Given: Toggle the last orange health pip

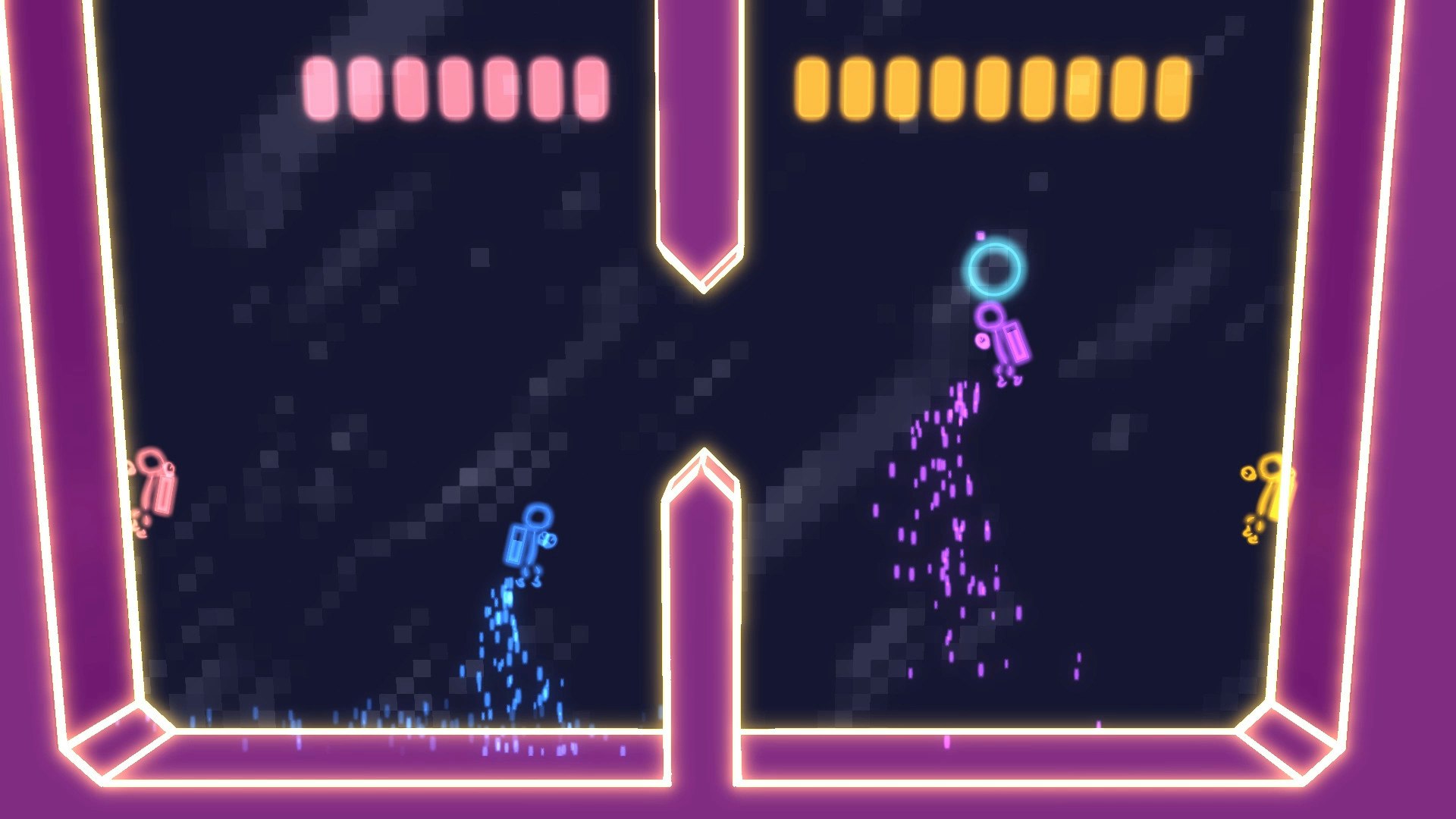Looking at the screenshot, I should tap(1174, 87).
